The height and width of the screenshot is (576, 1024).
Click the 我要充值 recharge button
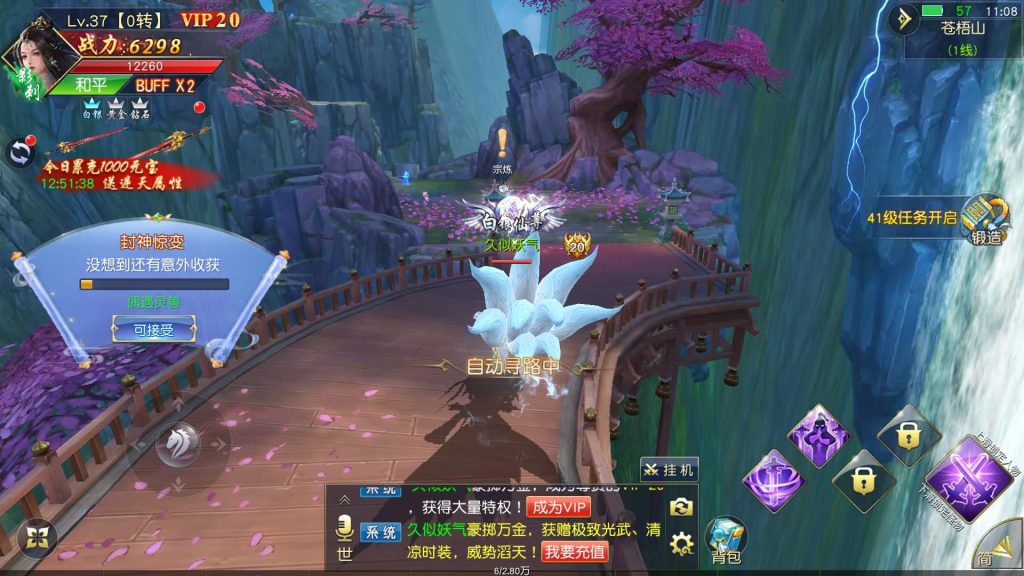tap(575, 551)
